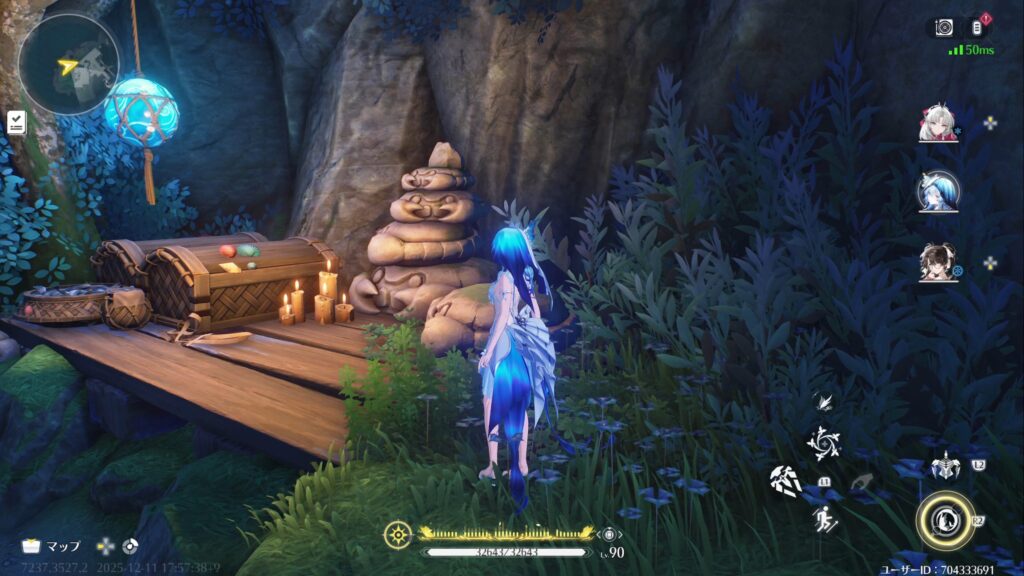Activate the shattered claw attack skill
This screenshot has width=1024, height=576.
tap(786, 482)
